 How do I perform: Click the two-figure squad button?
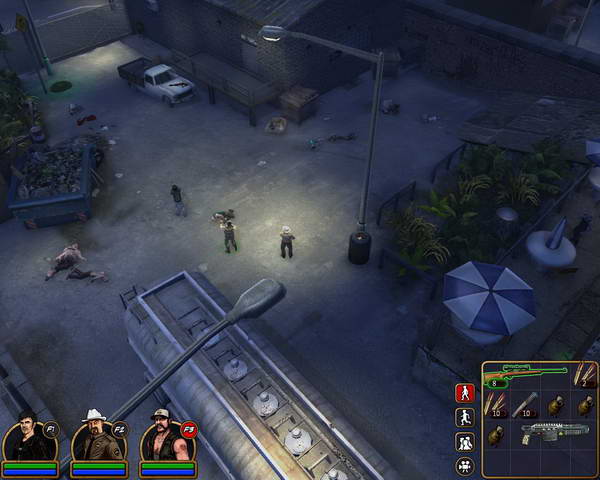pyautogui.click(x=465, y=443)
